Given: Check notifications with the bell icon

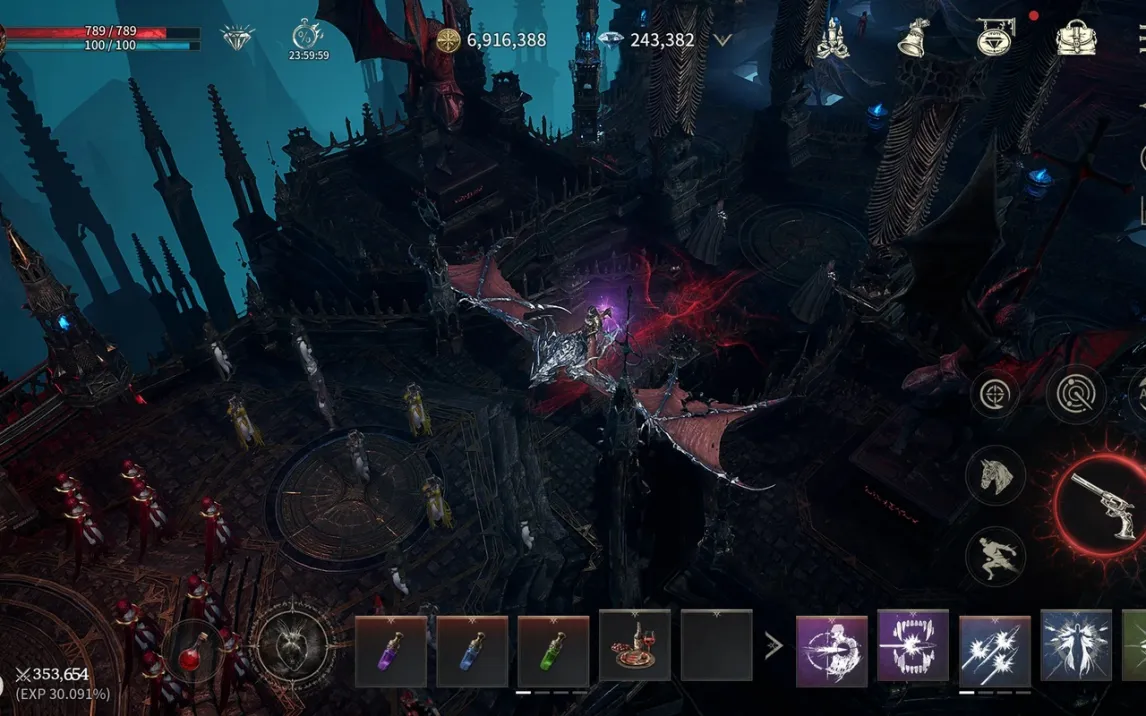Looking at the screenshot, I should (x=912, y=38).
